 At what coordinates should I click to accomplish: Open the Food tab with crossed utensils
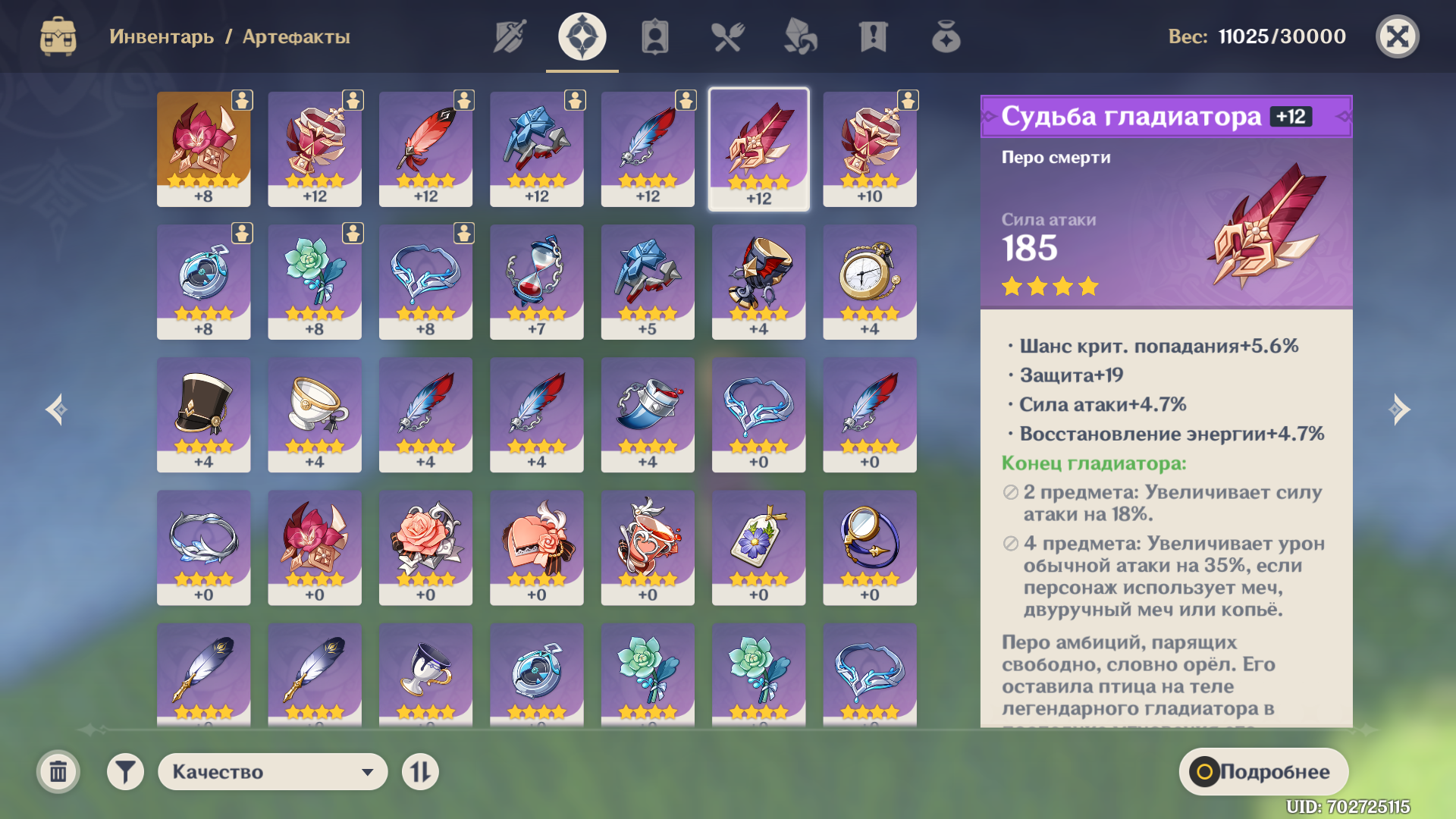(x=727, y=36)
